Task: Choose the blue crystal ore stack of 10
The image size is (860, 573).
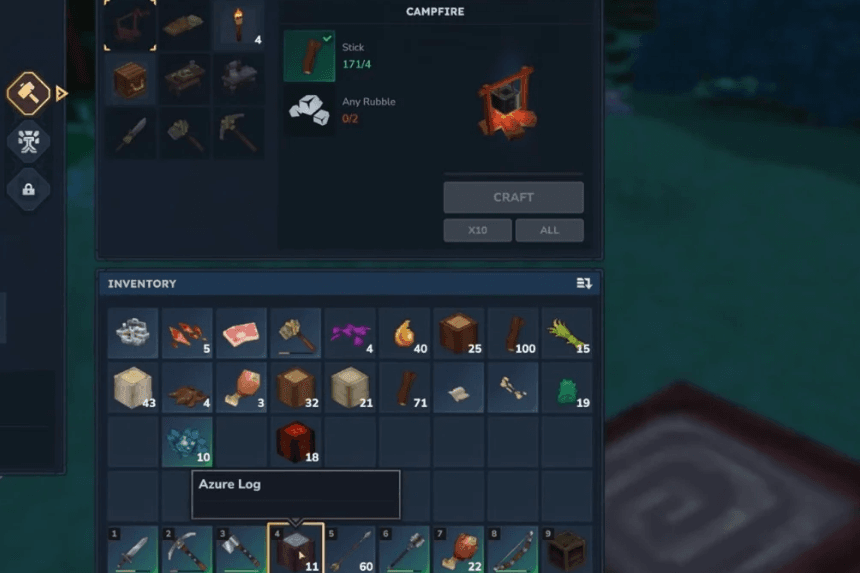Action: click(x=187, y=443)
